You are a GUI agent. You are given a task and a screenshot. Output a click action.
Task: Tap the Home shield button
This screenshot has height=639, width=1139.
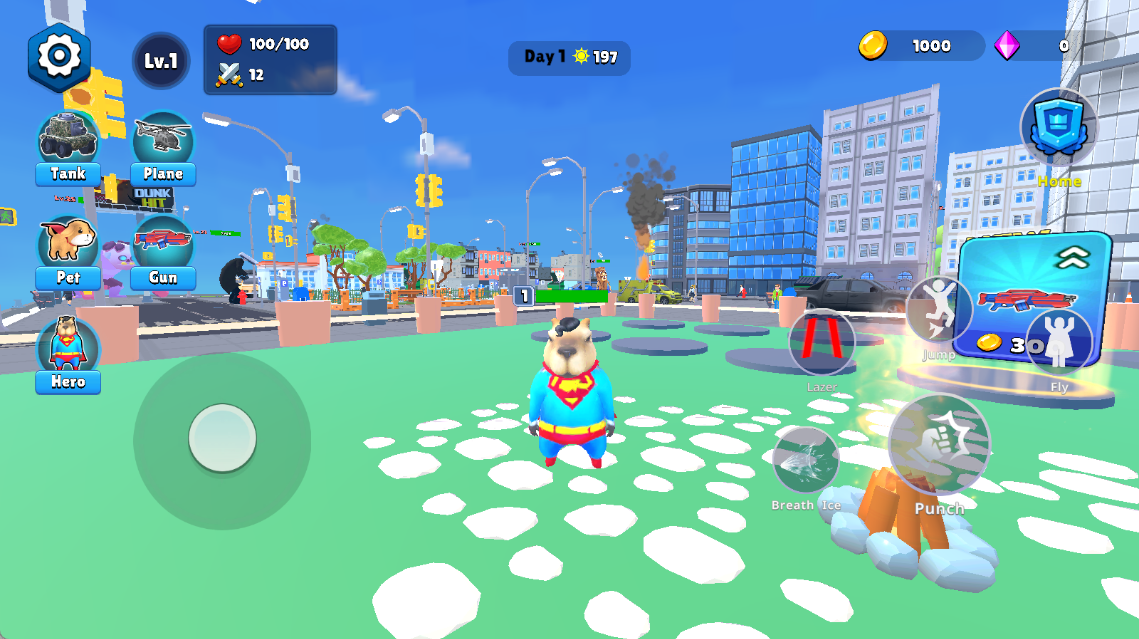(x=1058, y=130)
